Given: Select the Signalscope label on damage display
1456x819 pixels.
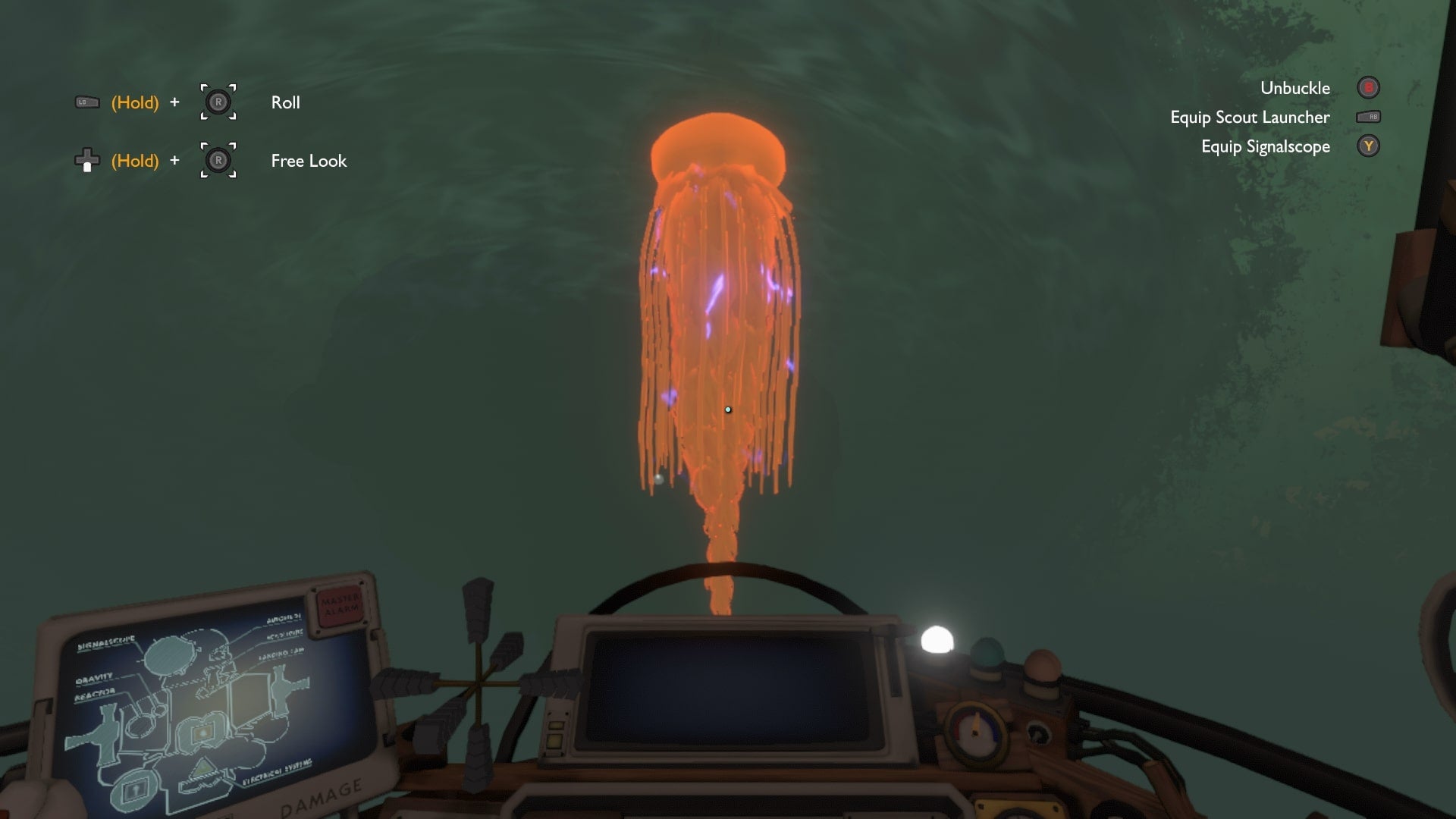Looking at the screenshot, I should click(107, 640).
